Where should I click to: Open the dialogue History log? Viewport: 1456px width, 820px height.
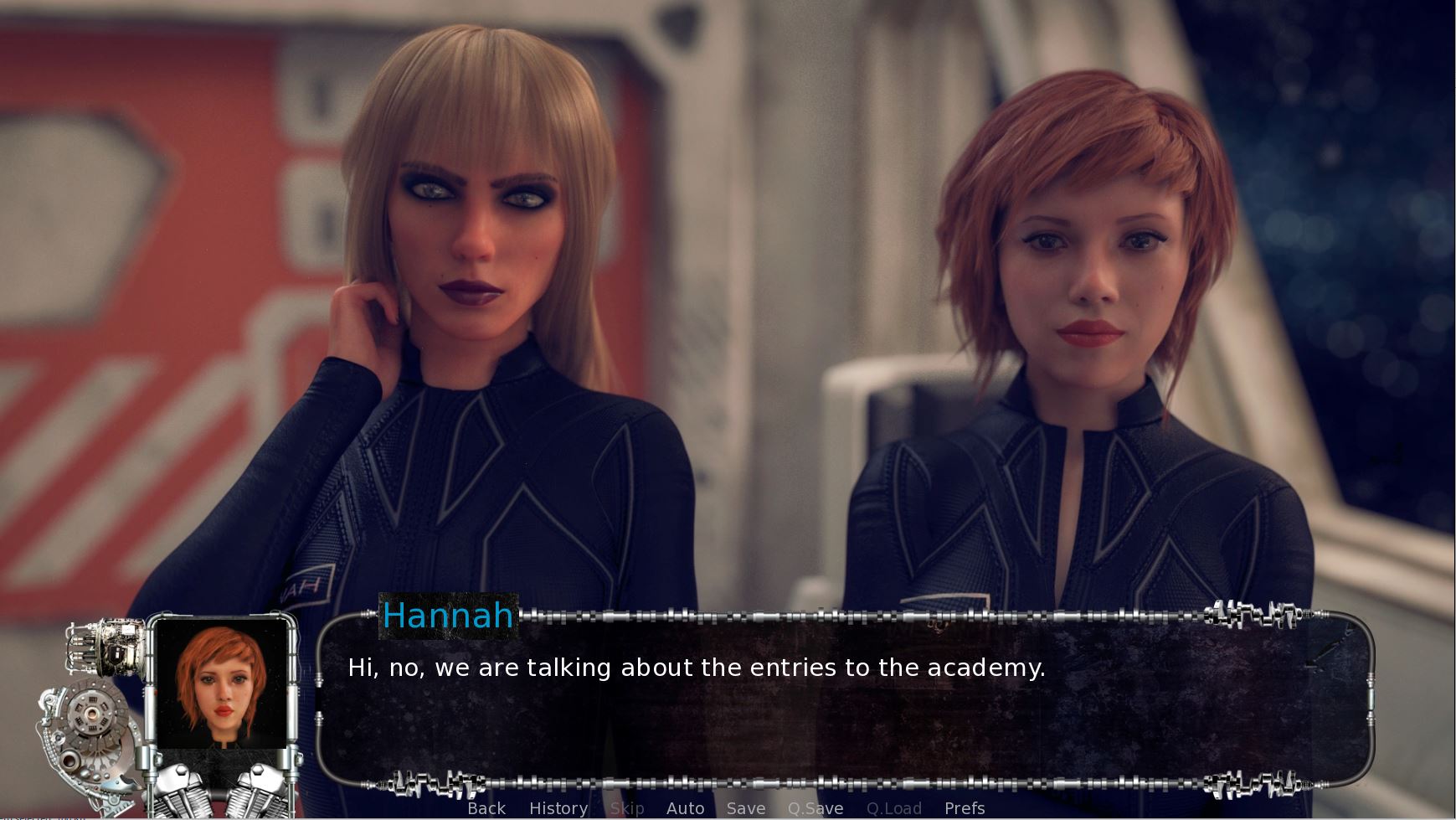558,808
